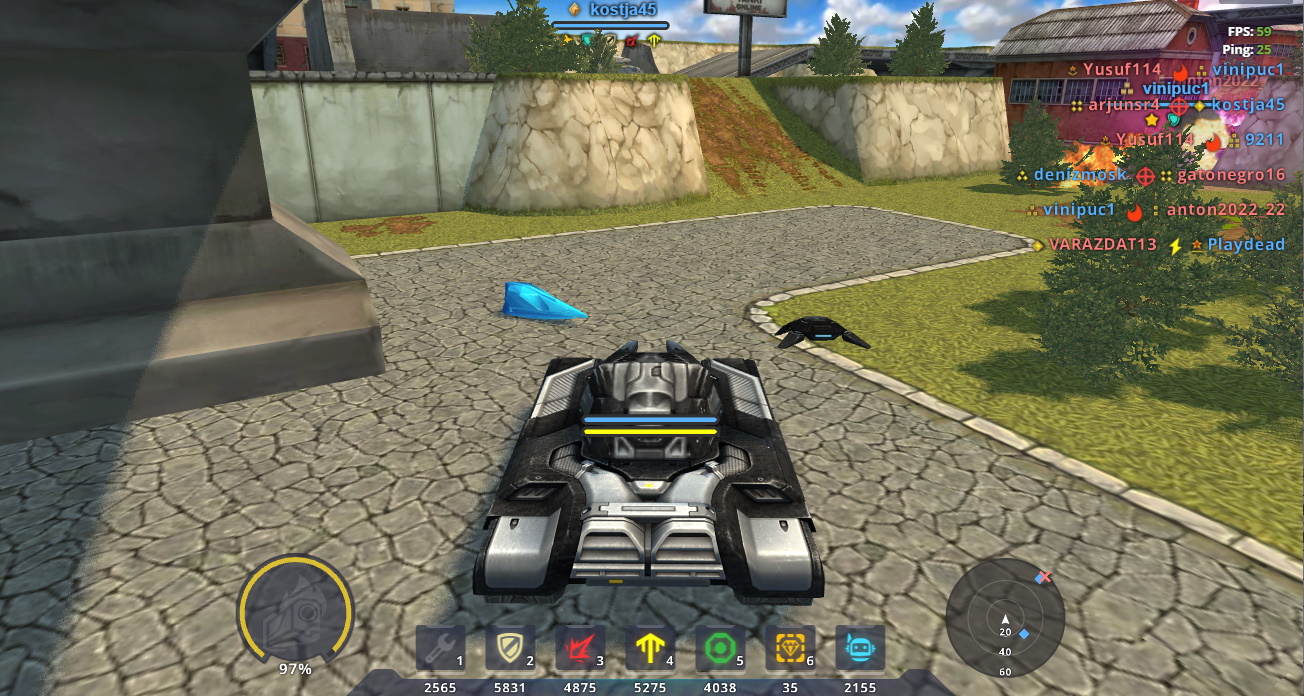Use the wrench repair kit supply
Screen dimensions: 1304x696
(x=441, y=649)
